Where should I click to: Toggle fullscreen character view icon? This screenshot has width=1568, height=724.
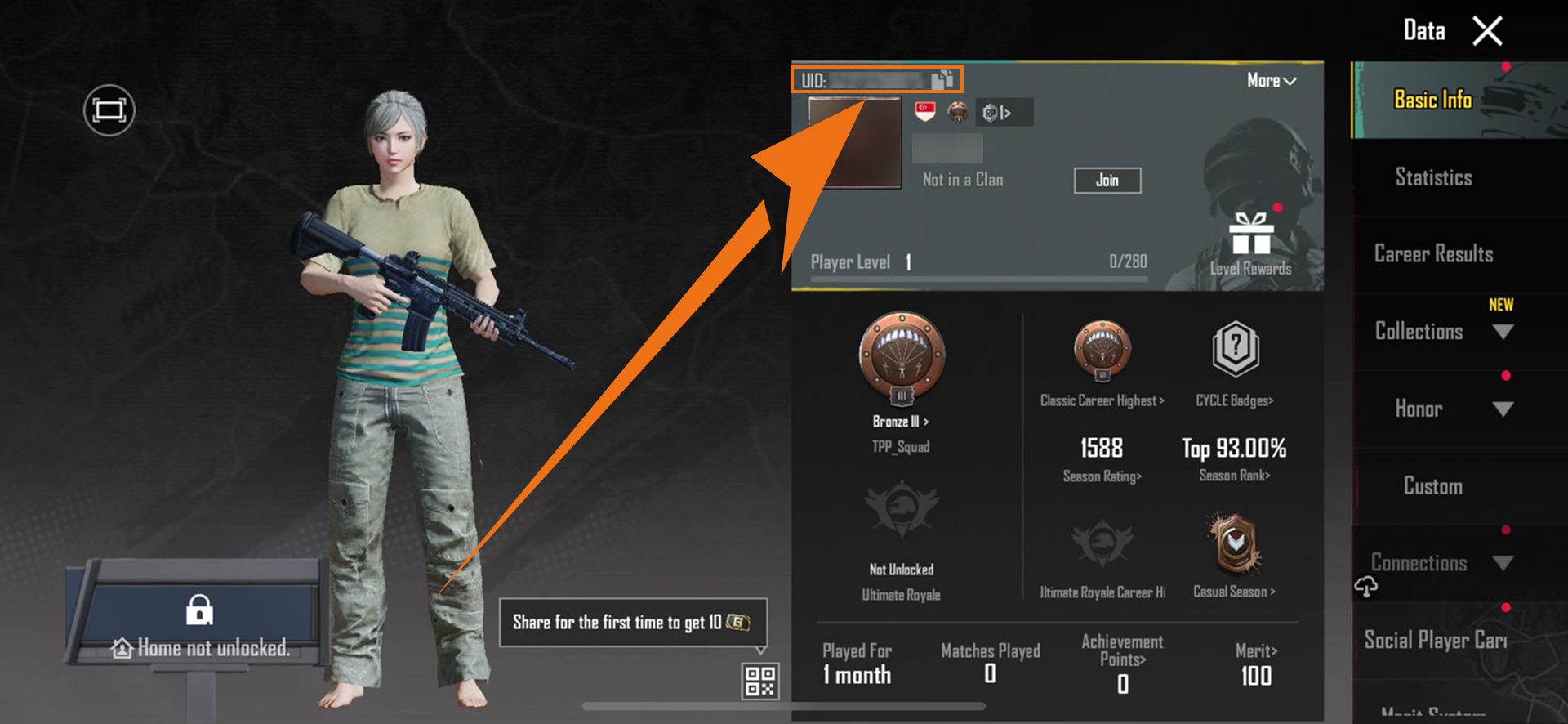coord(109,110)
